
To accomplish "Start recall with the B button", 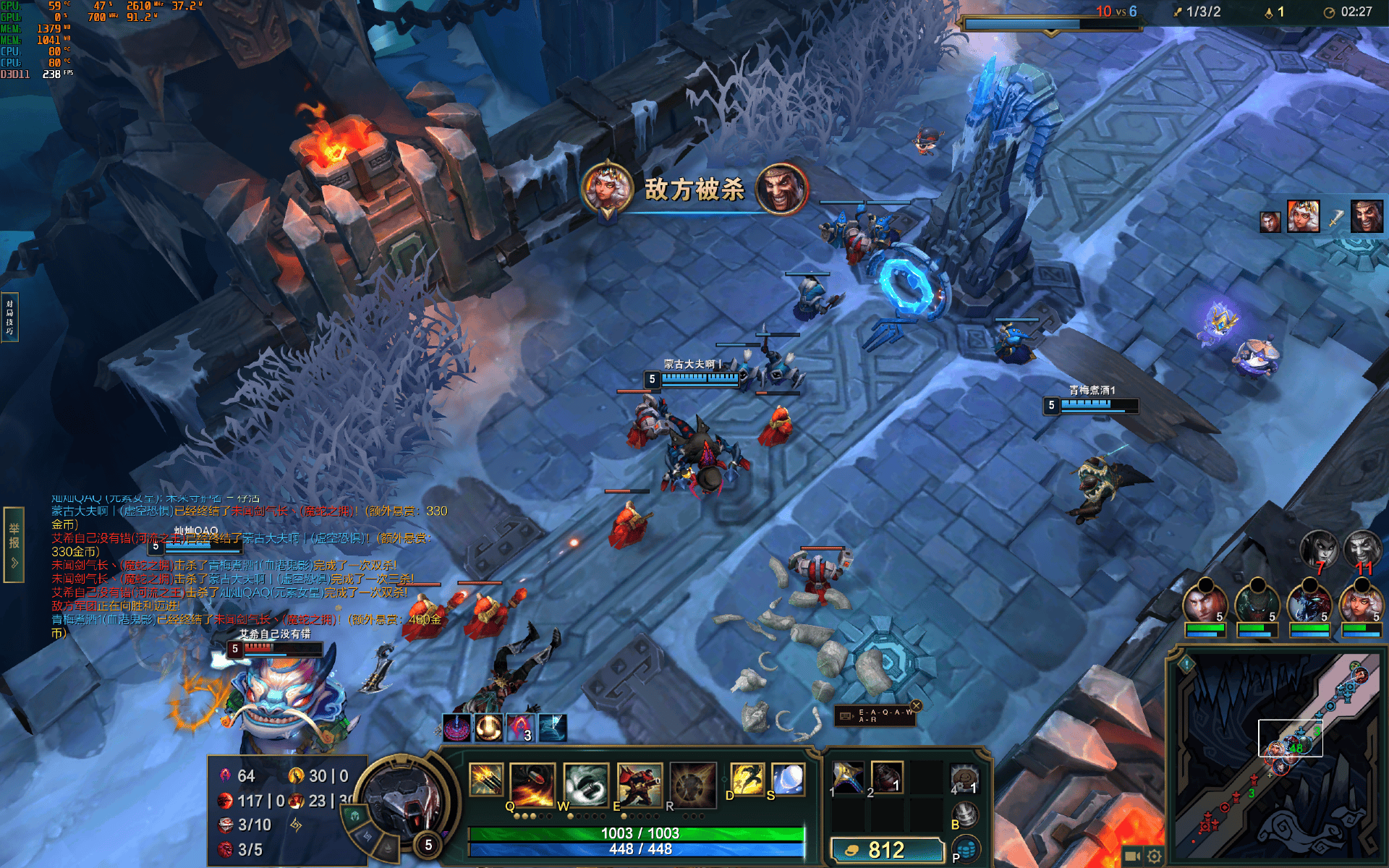I will point(964,815).
